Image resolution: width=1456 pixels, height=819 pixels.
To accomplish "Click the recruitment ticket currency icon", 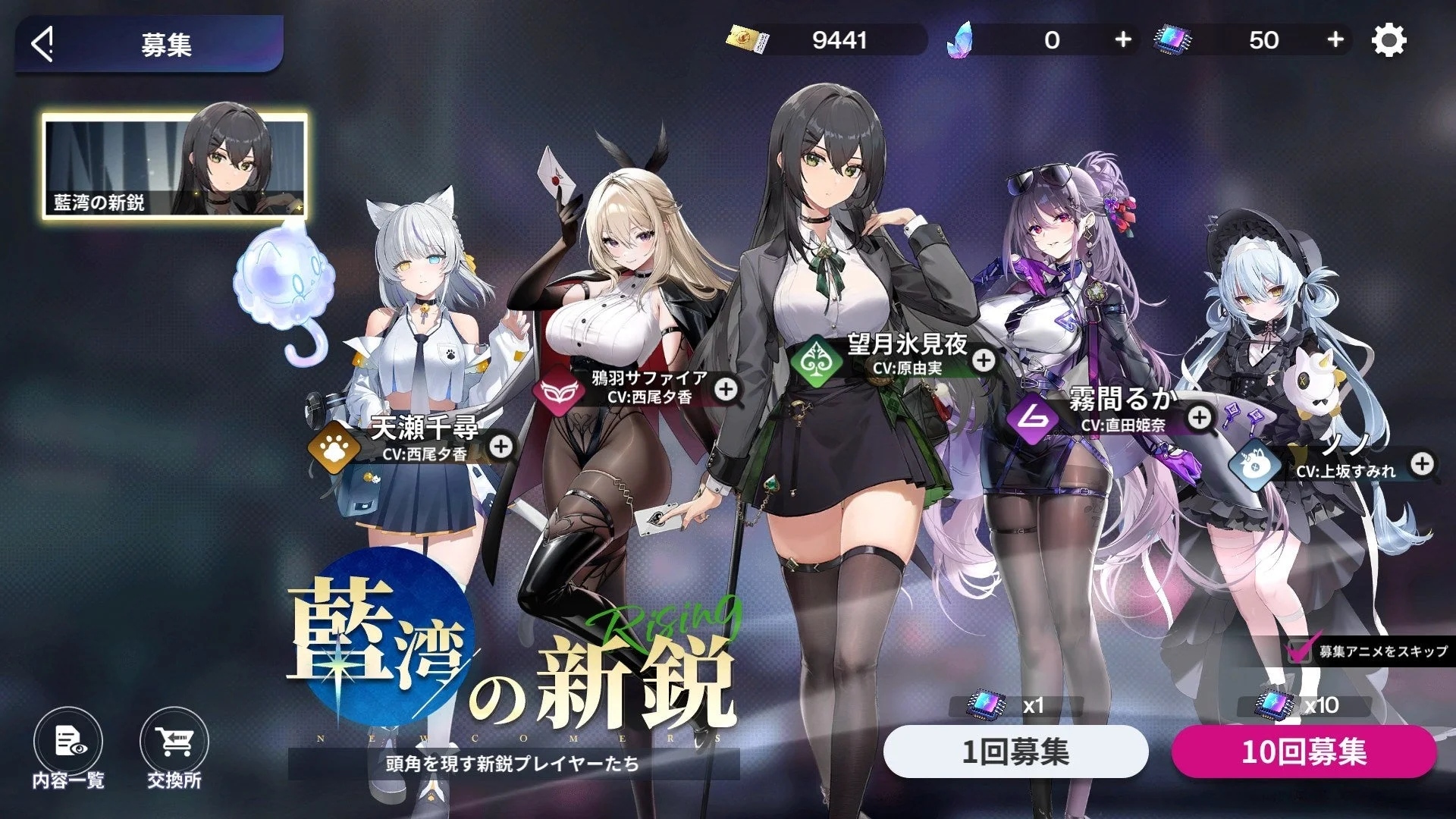I will tap(748, 38).
